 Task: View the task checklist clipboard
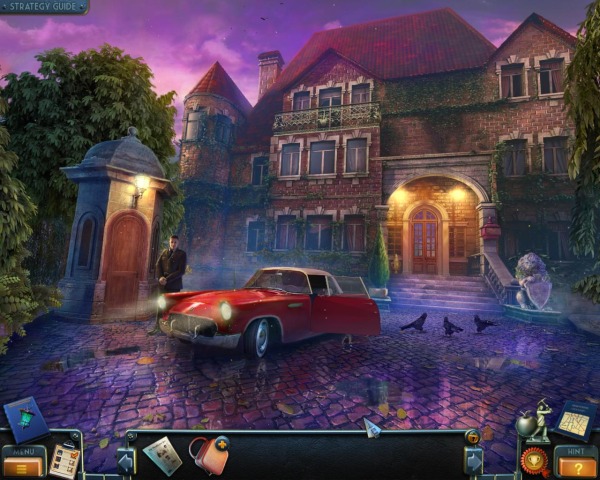pos(64,459)
